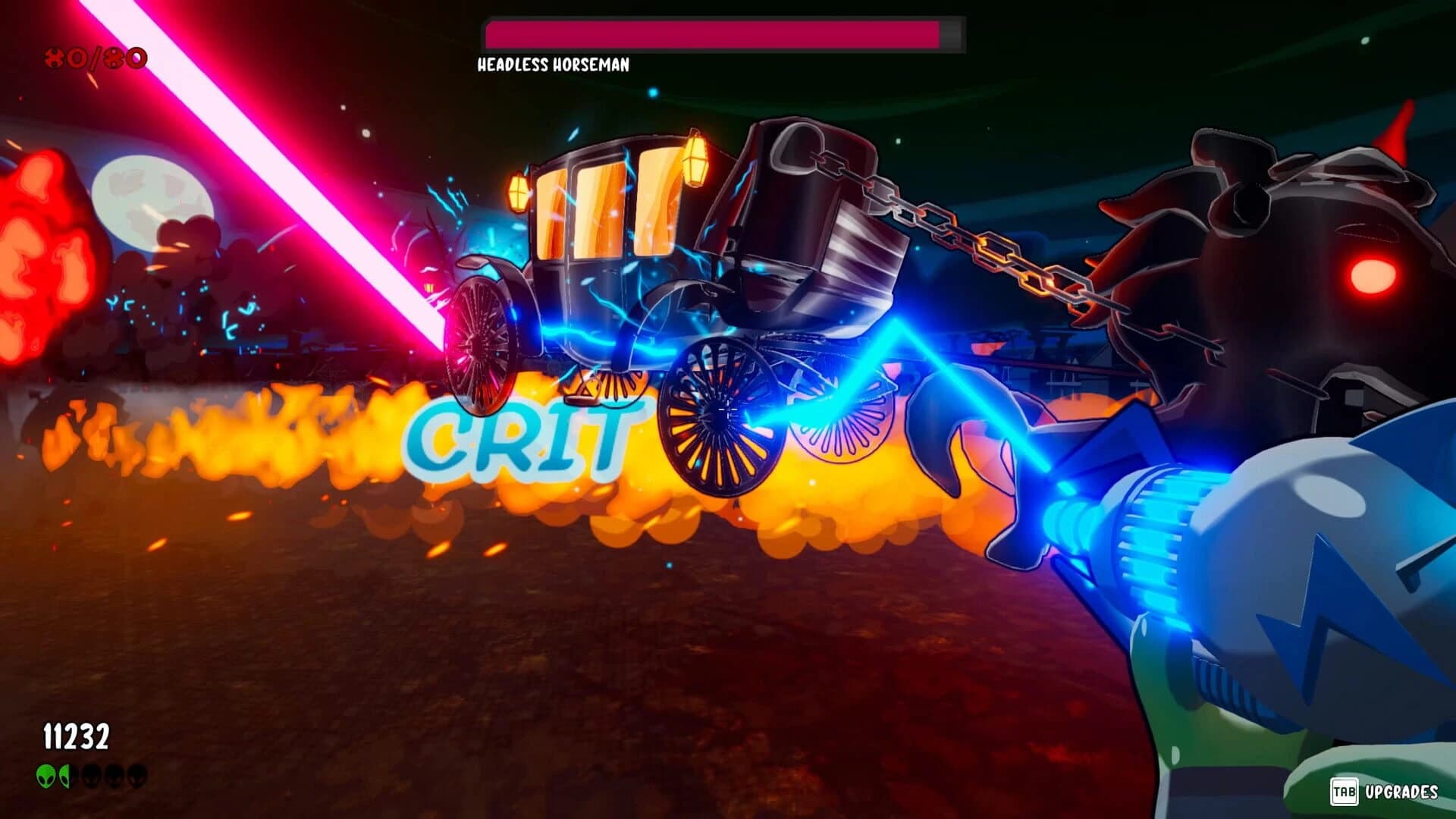Viewport: 1456px width, 819px height.
Task: Click the third darkened alien head icon
Action: (92, 776)
